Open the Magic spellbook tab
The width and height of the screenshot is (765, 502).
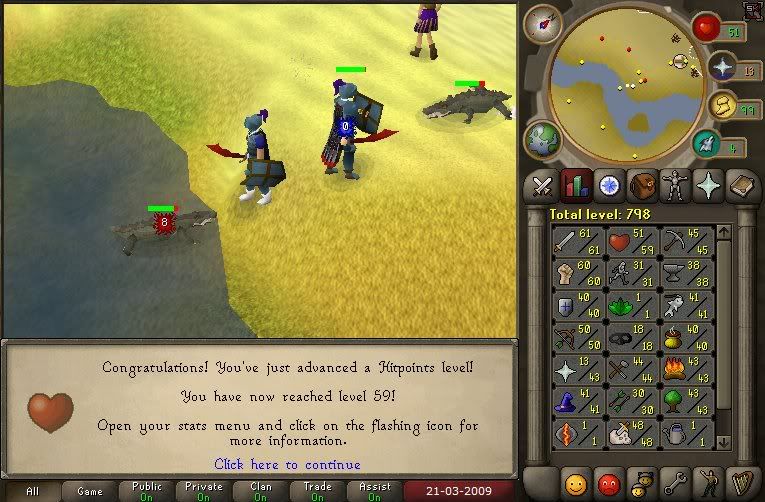click(x=740, y=186)
